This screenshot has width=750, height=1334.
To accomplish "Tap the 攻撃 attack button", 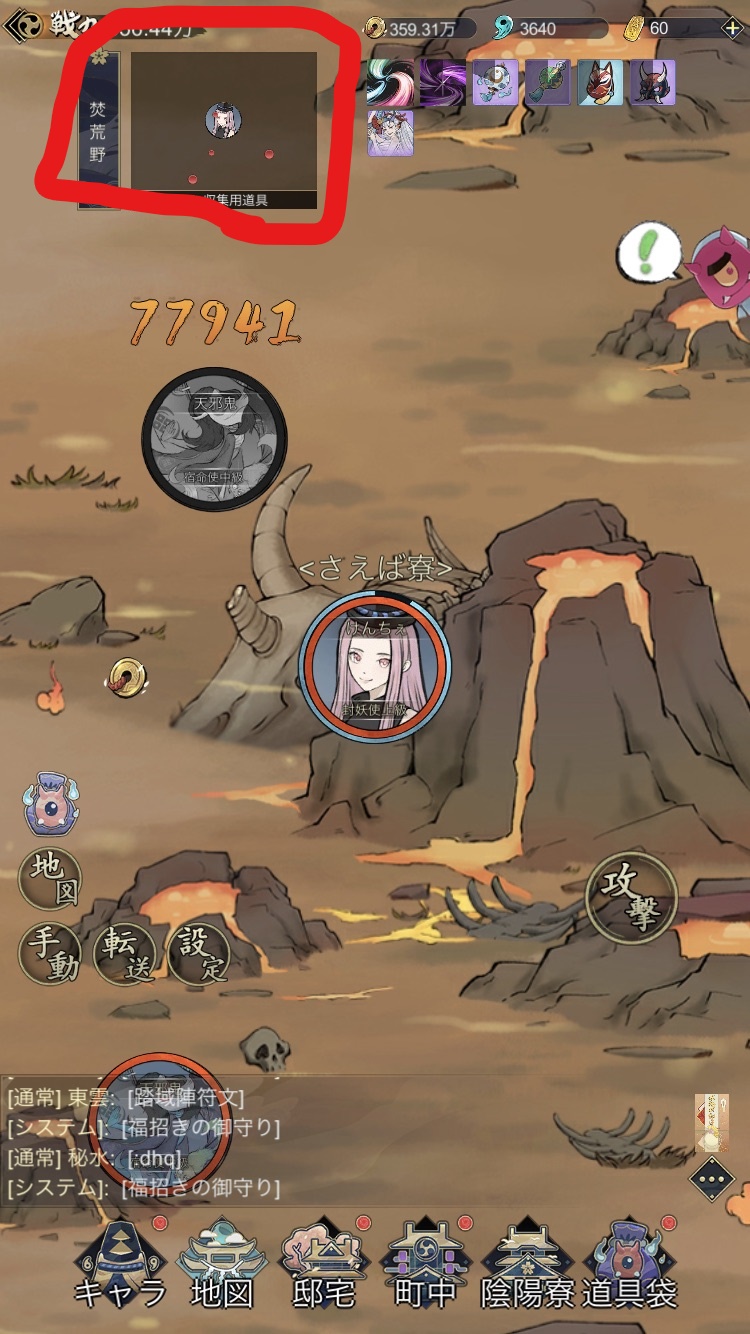I will click(631, 898).
